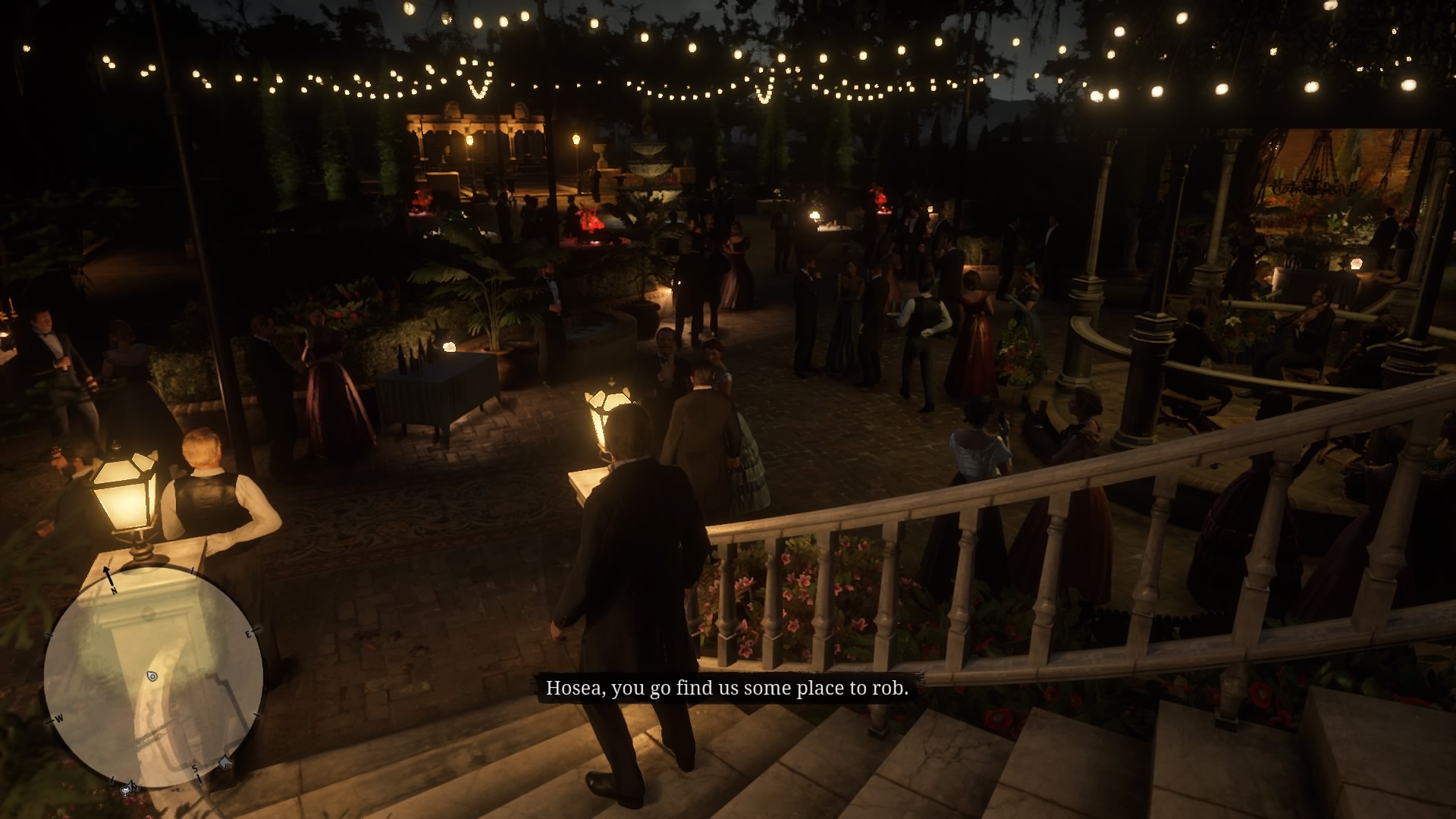The height and width of the screenshot is (819, 1456).
Task: Click the 'W' compass label on the minimap
Action: (58, 718)
